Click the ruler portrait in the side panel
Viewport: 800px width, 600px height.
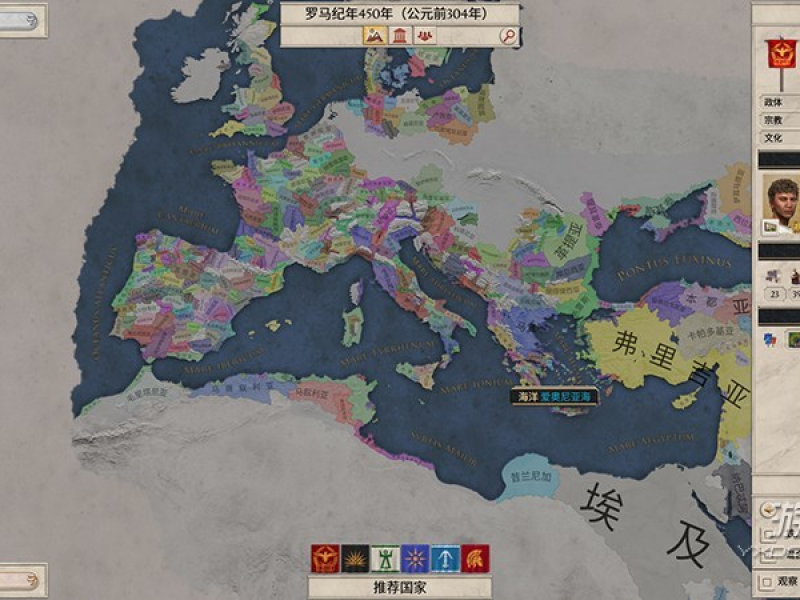coord(782,203)
